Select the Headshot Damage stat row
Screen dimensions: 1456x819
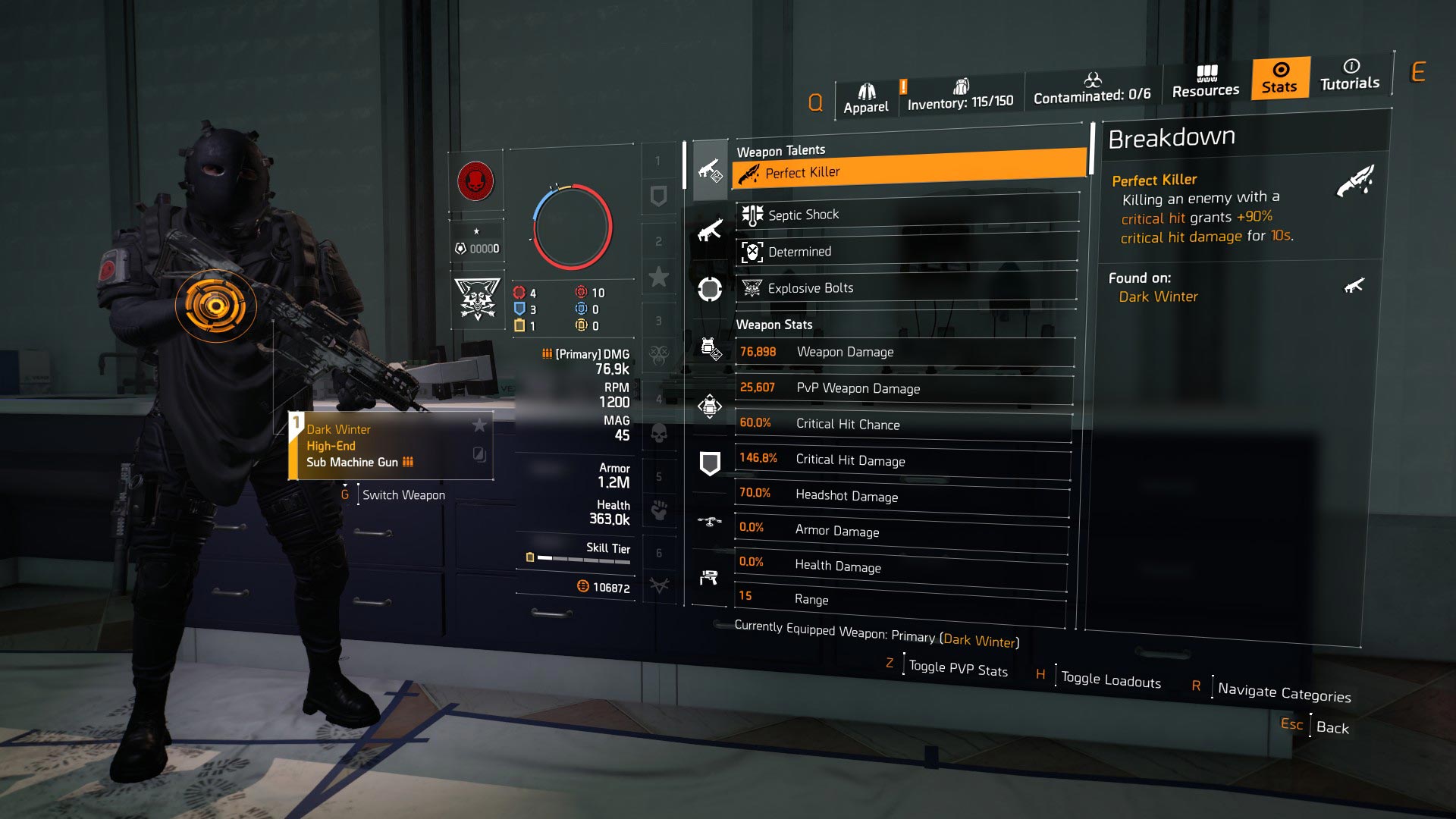coord(901,496)
